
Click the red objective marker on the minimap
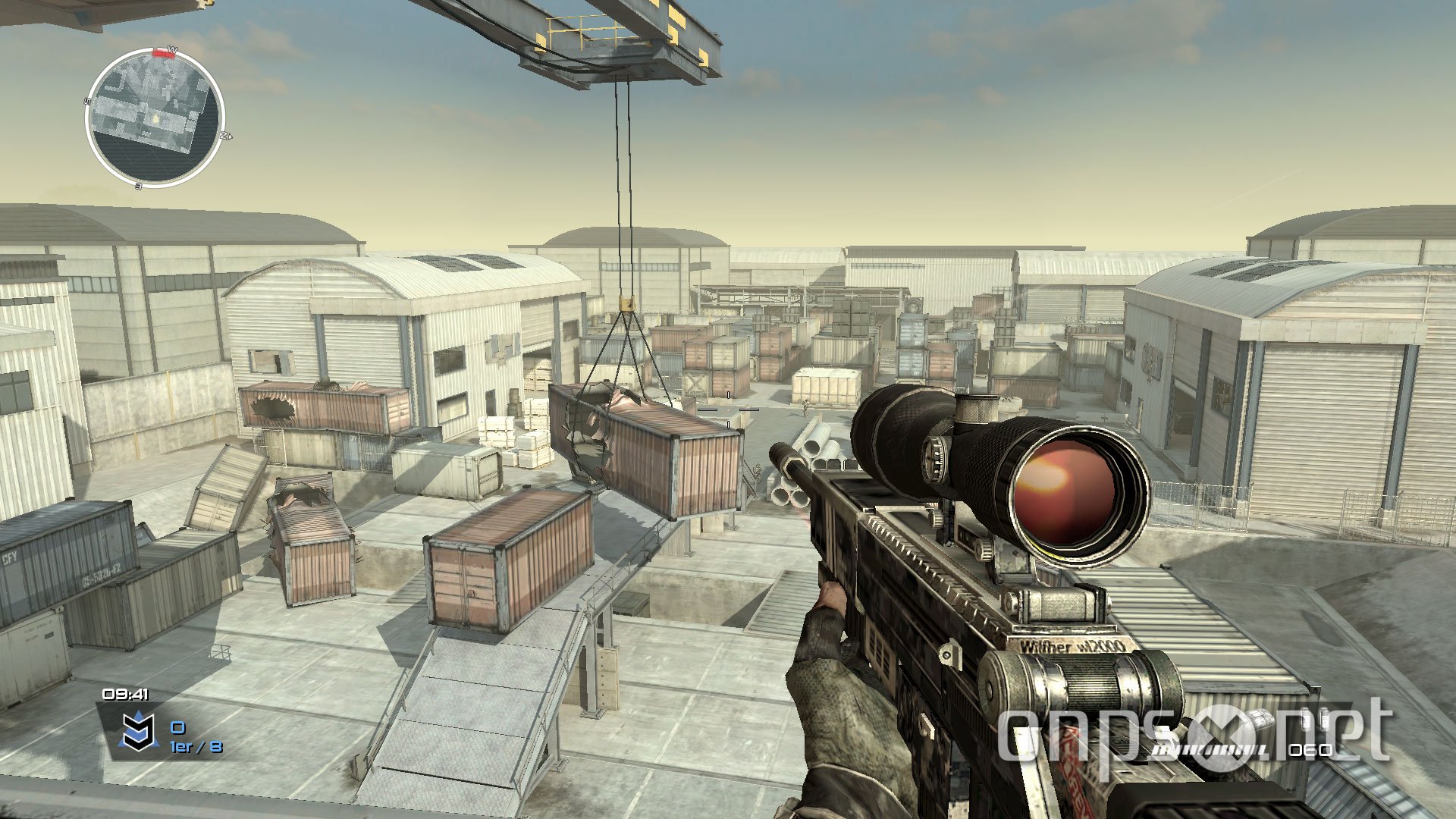point(162,53)
